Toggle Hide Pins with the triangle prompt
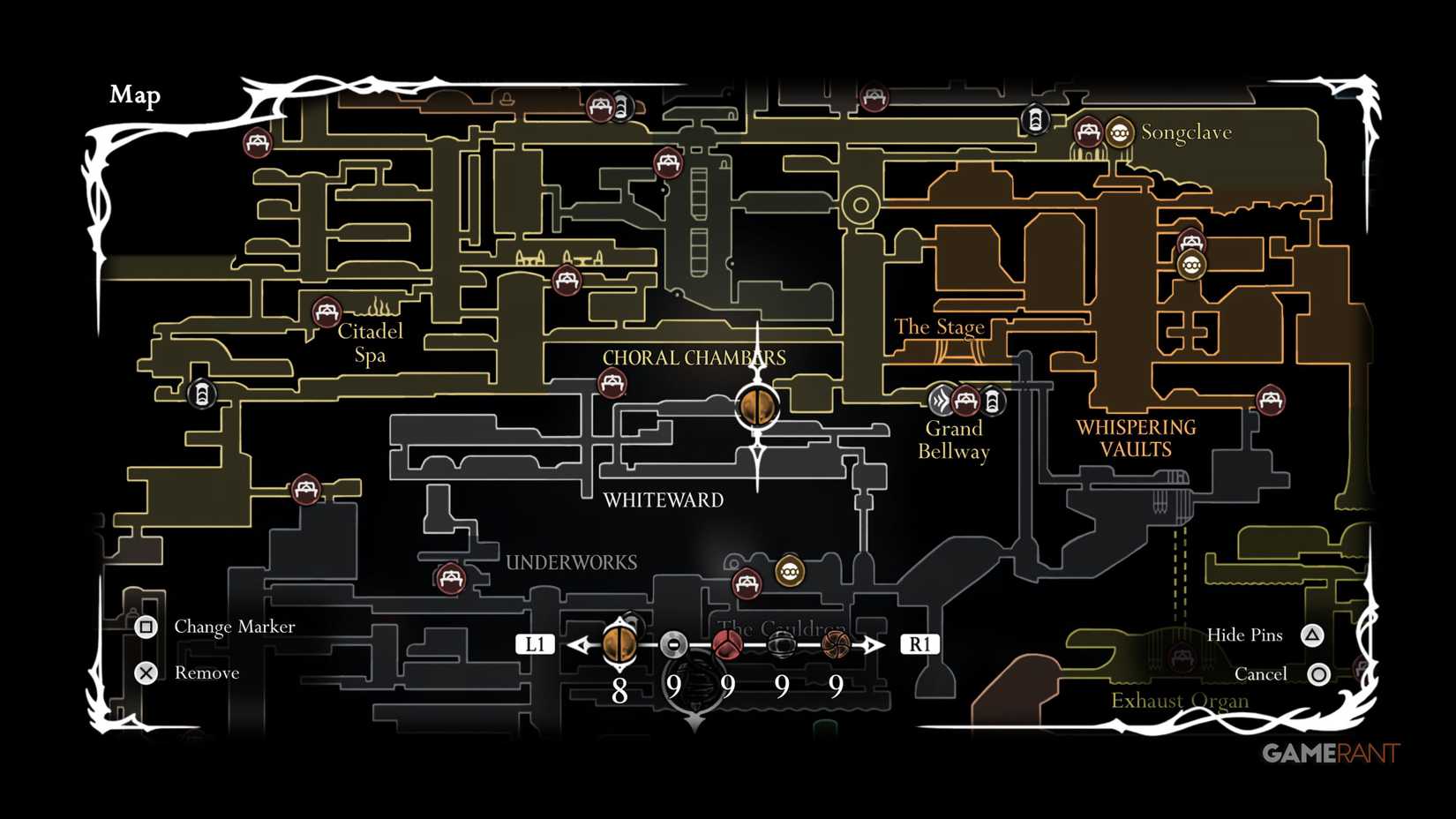Screen dimensions: 1456x819 coord(1313,634)
